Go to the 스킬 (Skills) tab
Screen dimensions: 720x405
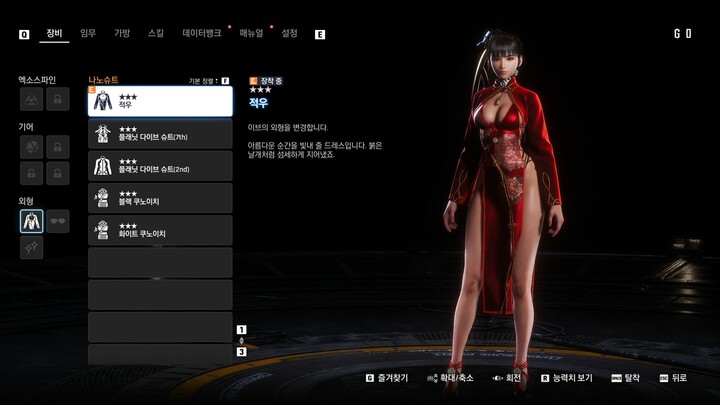click(x=156, y=33)
